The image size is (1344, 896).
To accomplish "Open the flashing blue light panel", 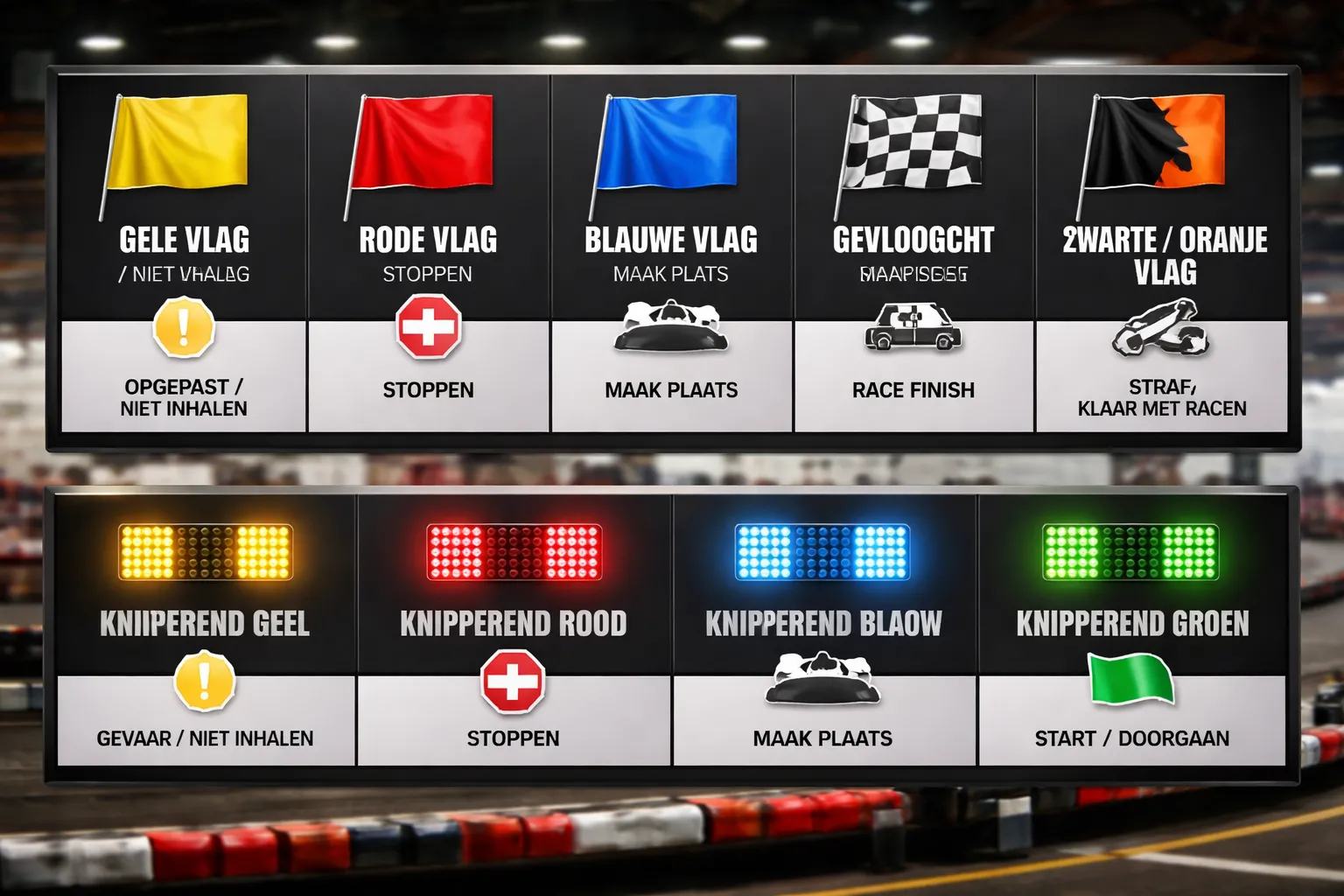I will tap(823, 628).
